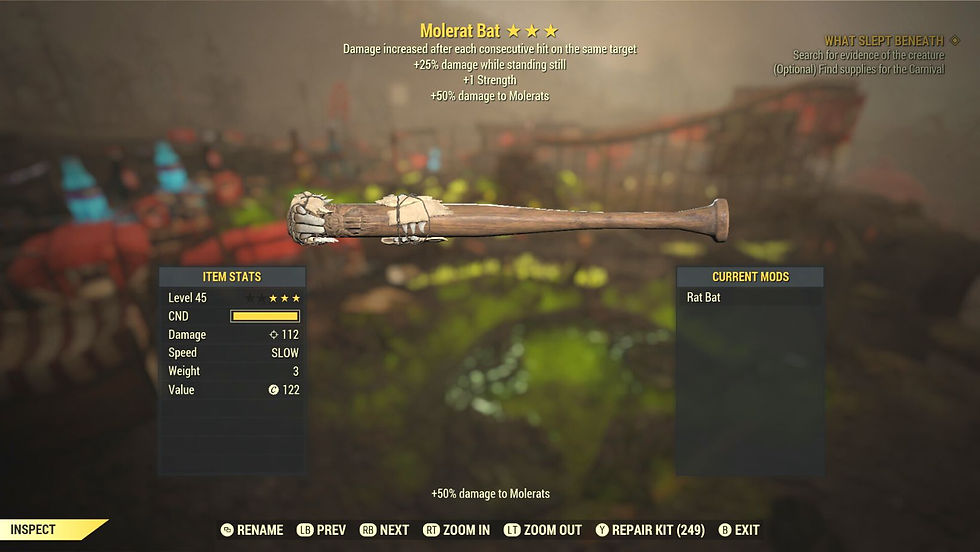Click Zoom Out on the bat

543,530
